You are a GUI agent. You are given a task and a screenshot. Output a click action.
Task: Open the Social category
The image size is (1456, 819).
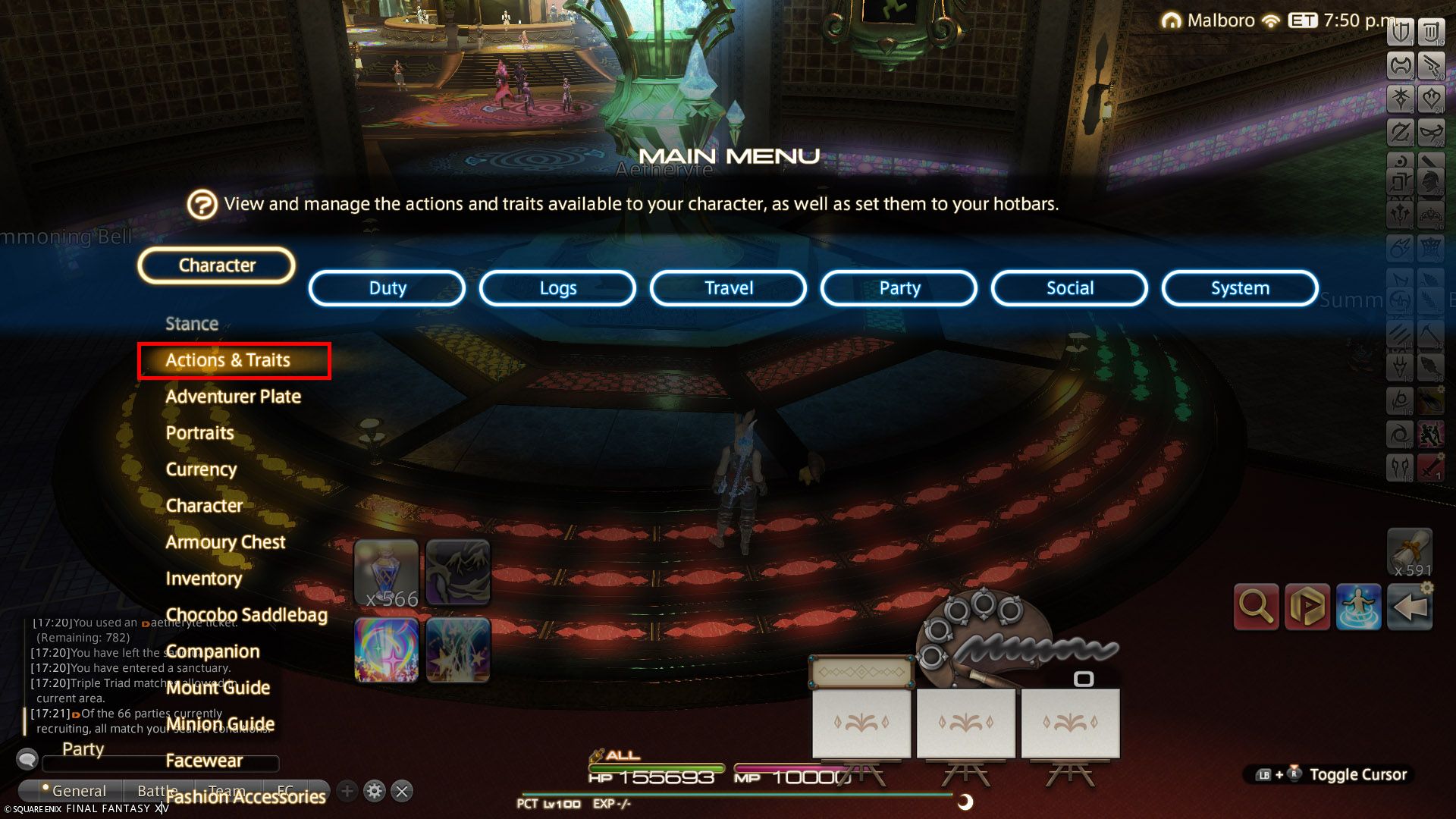coord(1069,288)
